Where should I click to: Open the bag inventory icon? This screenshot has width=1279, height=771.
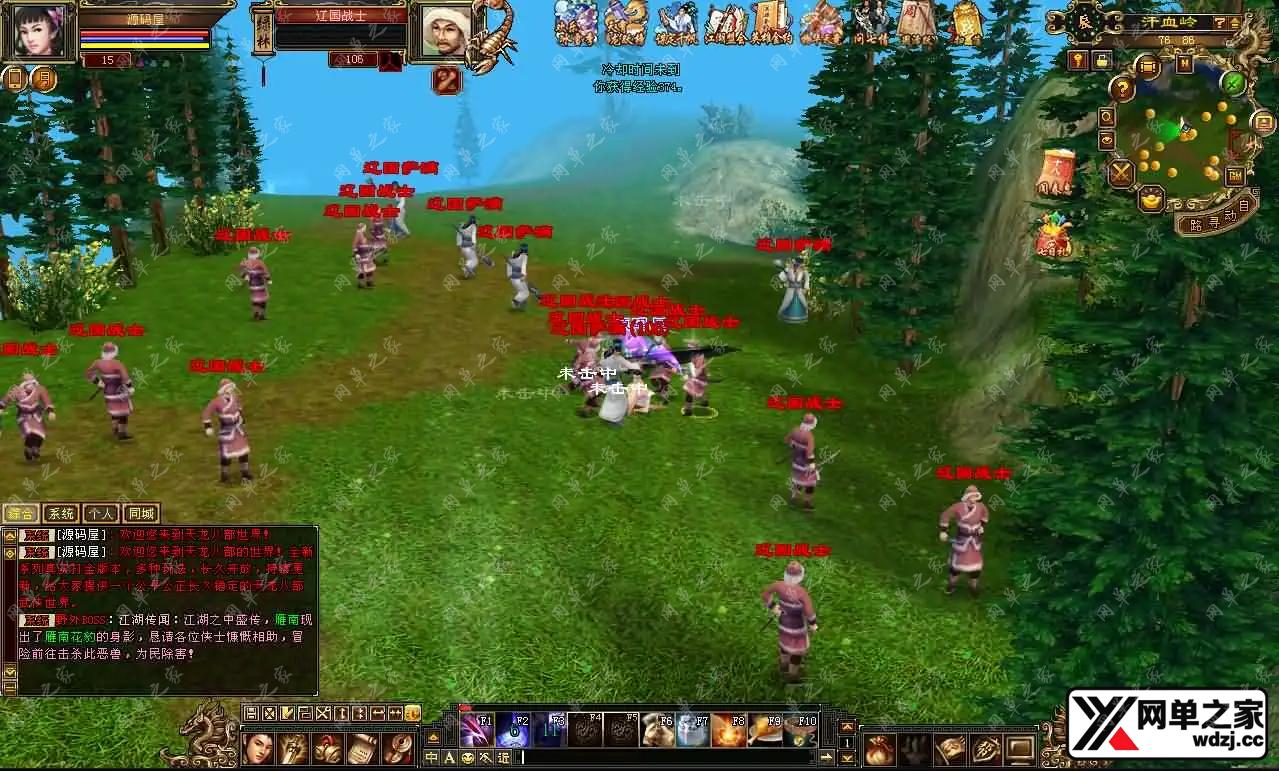tap(880, 748)
